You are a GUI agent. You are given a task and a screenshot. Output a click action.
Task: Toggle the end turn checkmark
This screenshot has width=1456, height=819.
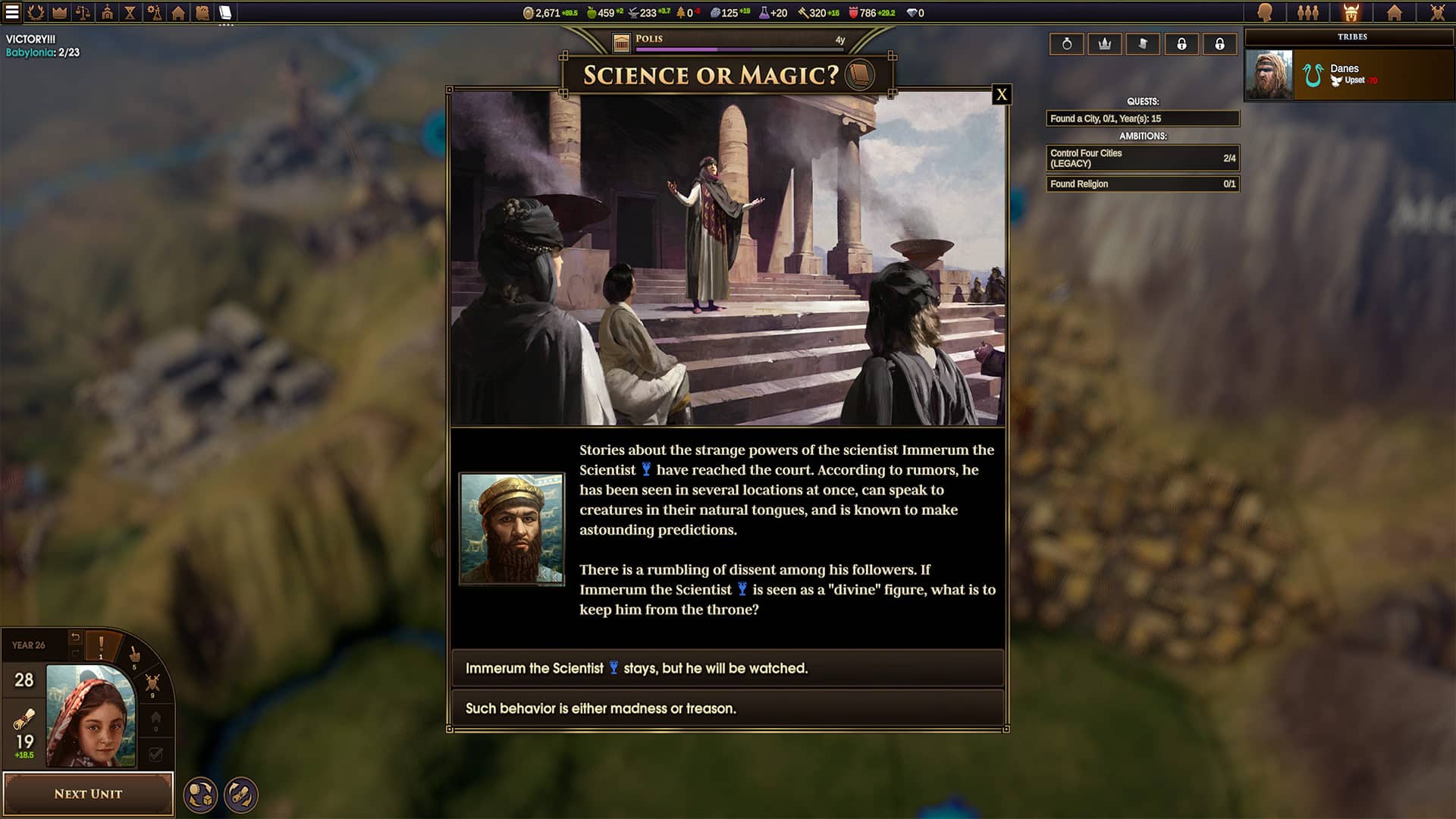point(155,752)
